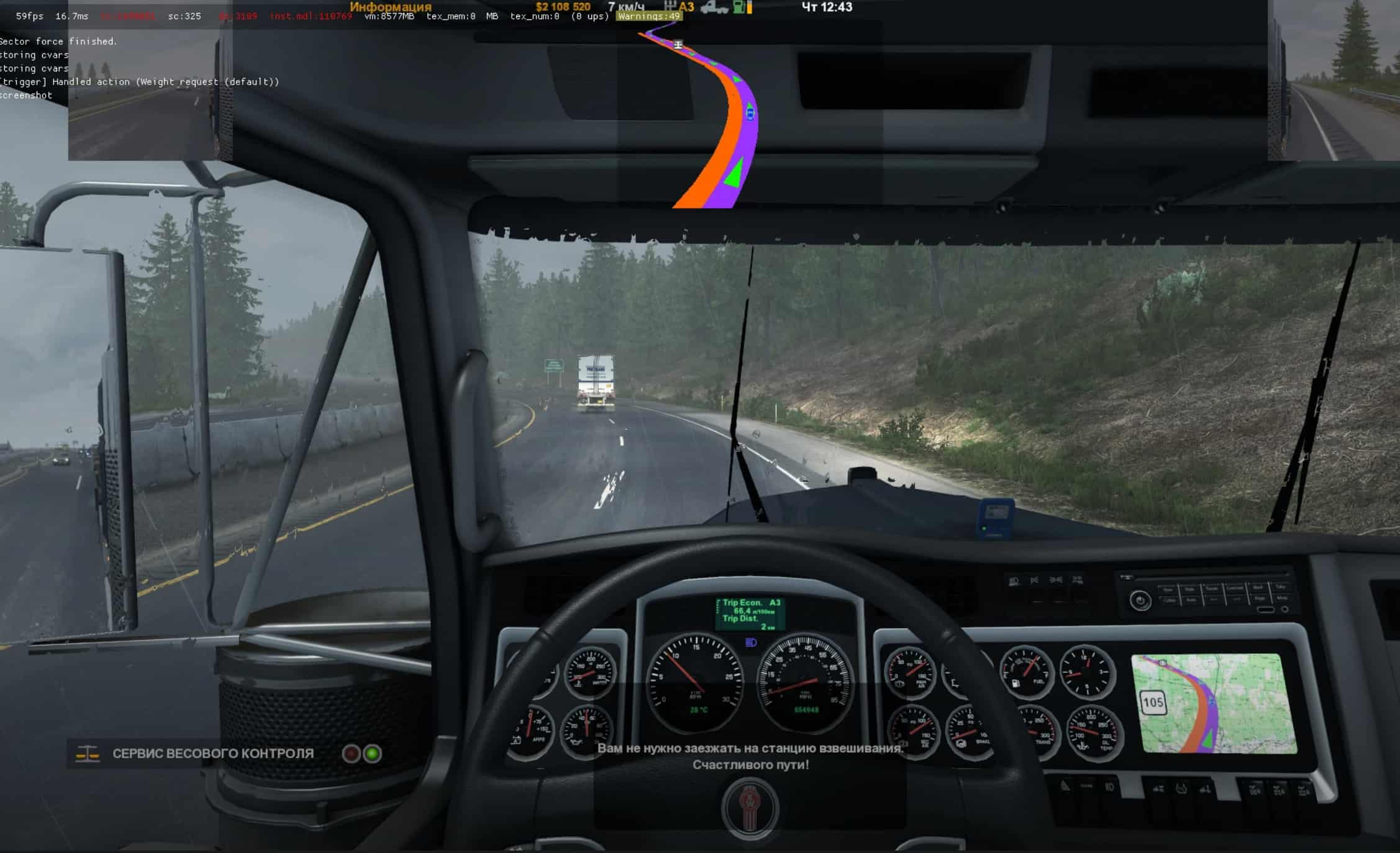Click the weigh station marker on route map
The width and height of the screenshot is (1400, 853).
(x=678, y=45)
